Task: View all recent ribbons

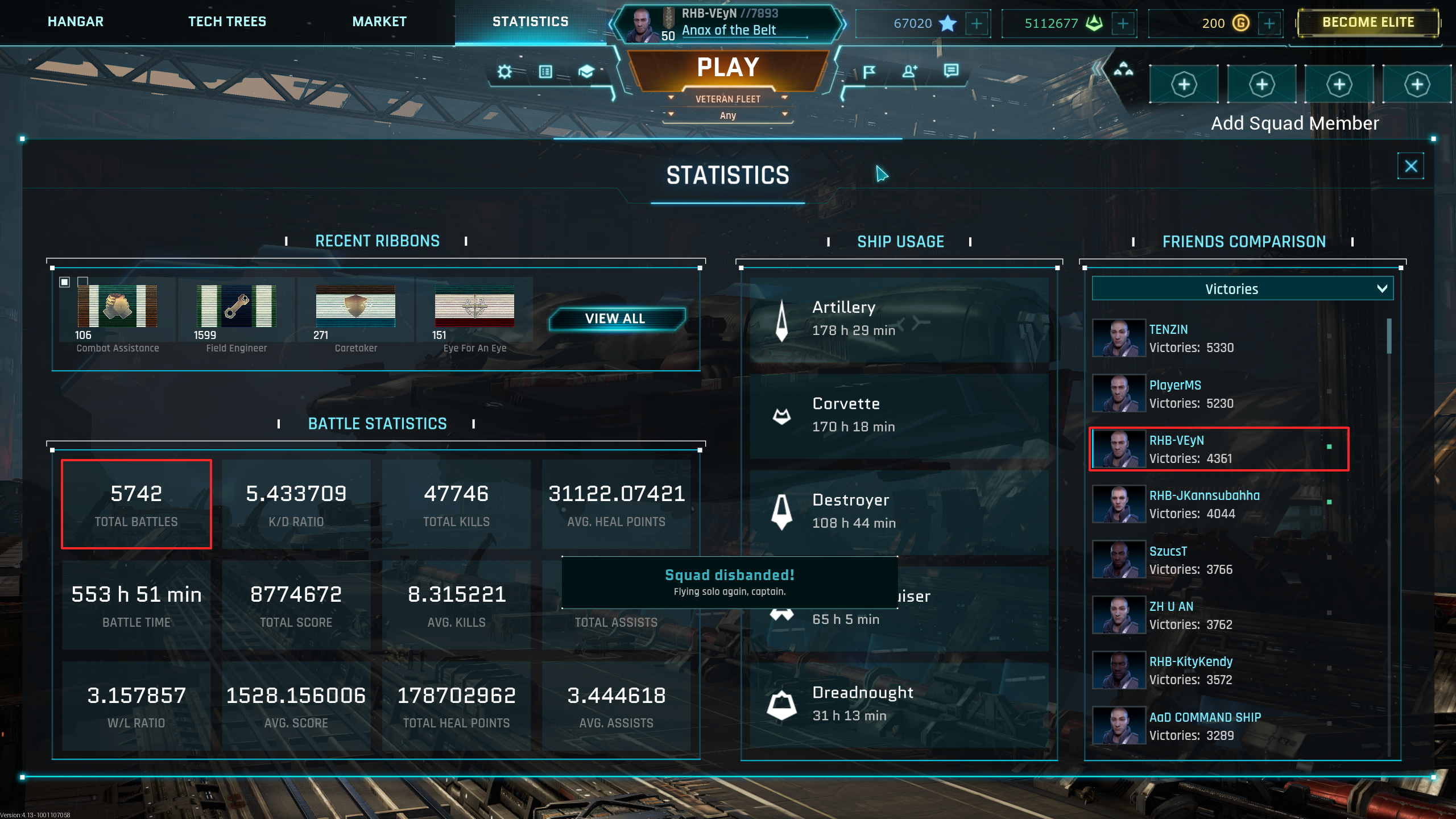Action: coord(615,318)
